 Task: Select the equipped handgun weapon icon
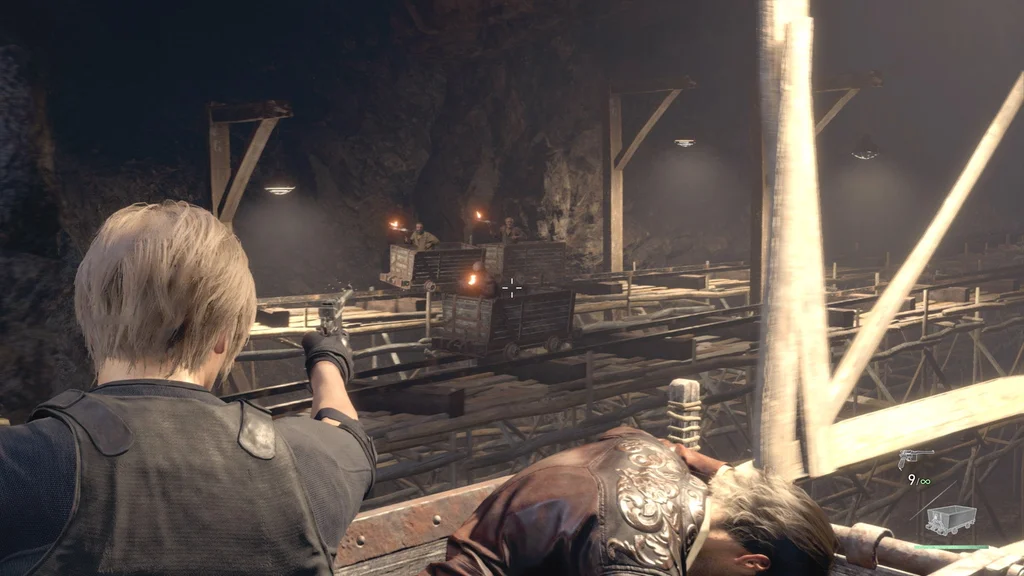914,458
